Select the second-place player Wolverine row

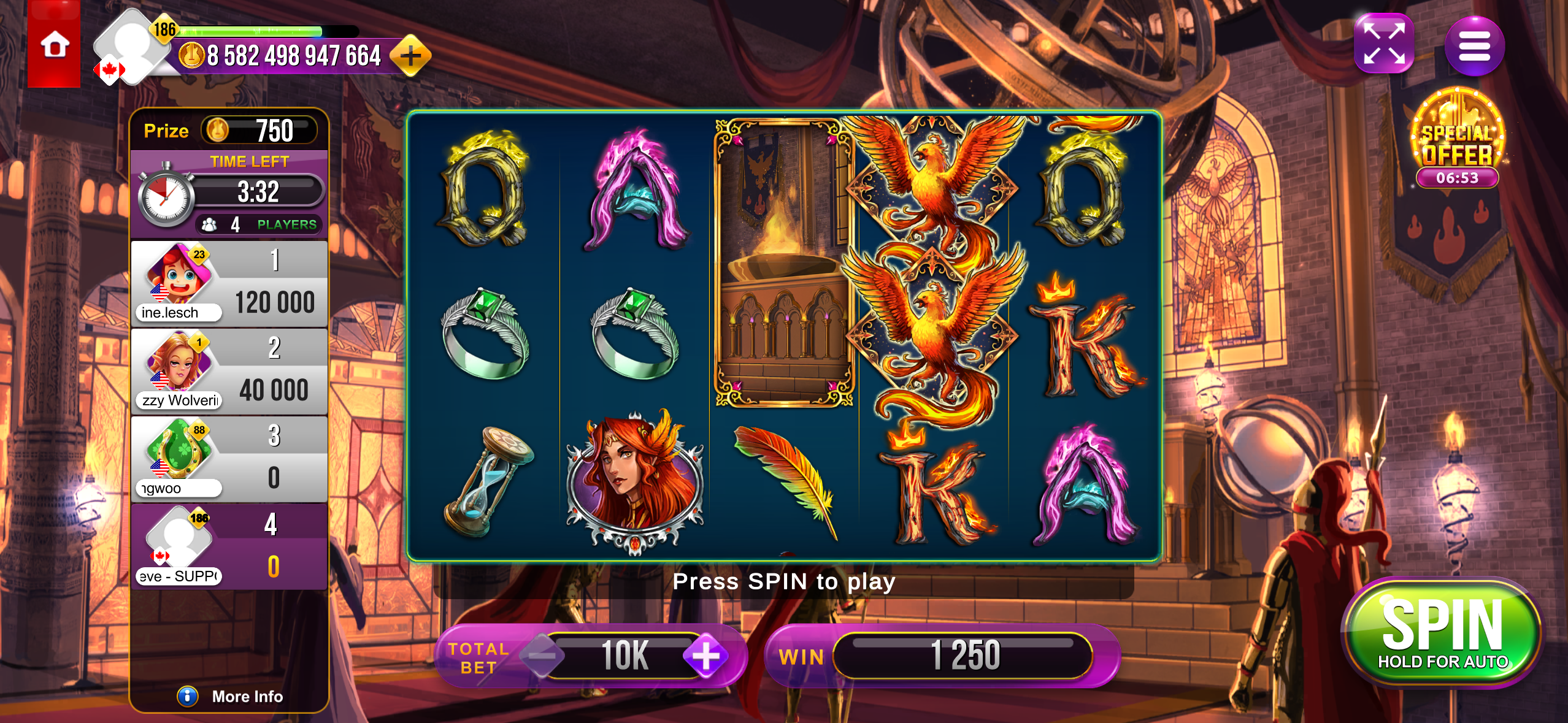tap(229, 372)
